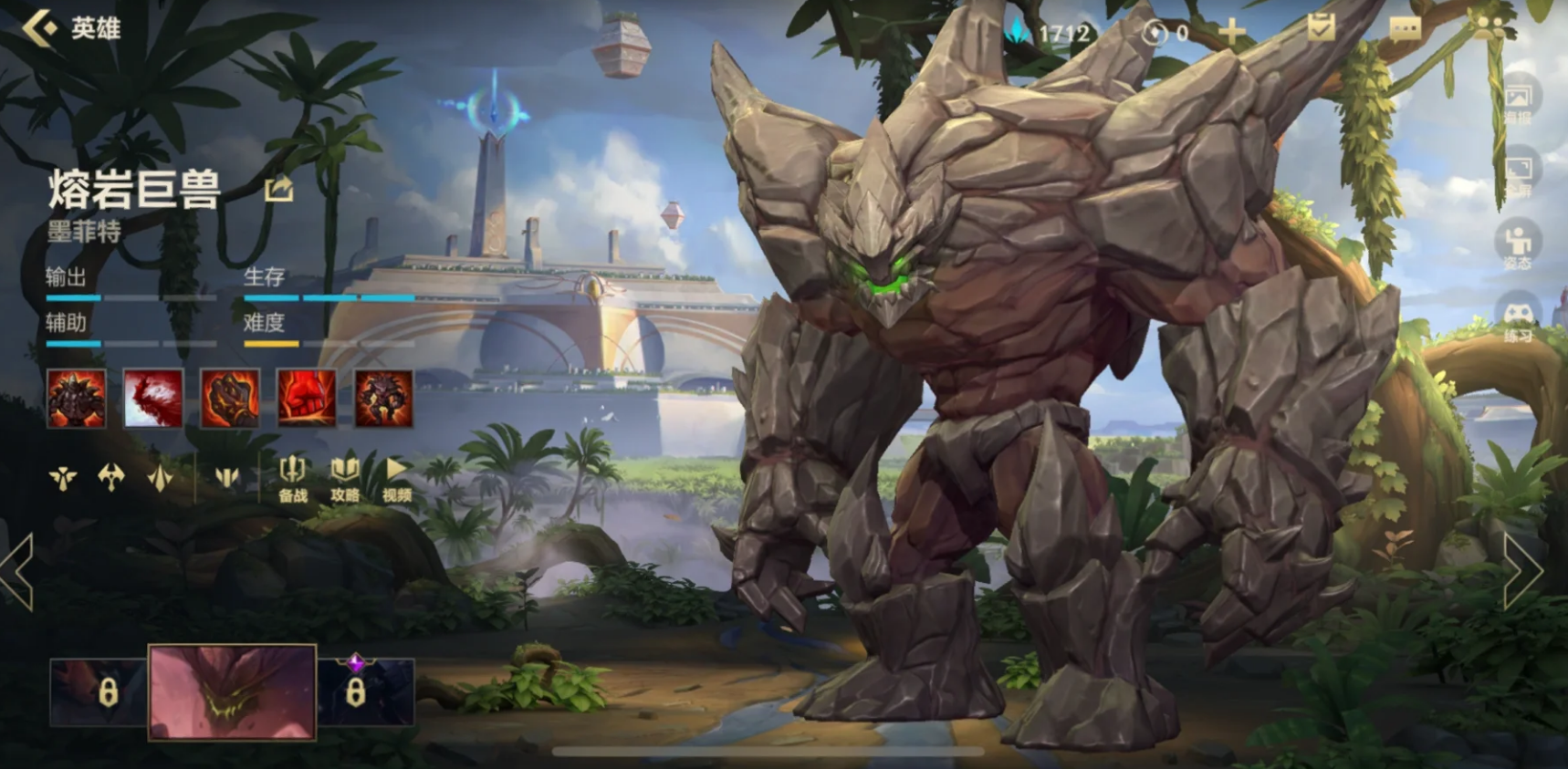The width and height of the screenshot is (1568, 769).
Task: Open the clipboard checkmark tasks icon
Action: (1321, 29)
